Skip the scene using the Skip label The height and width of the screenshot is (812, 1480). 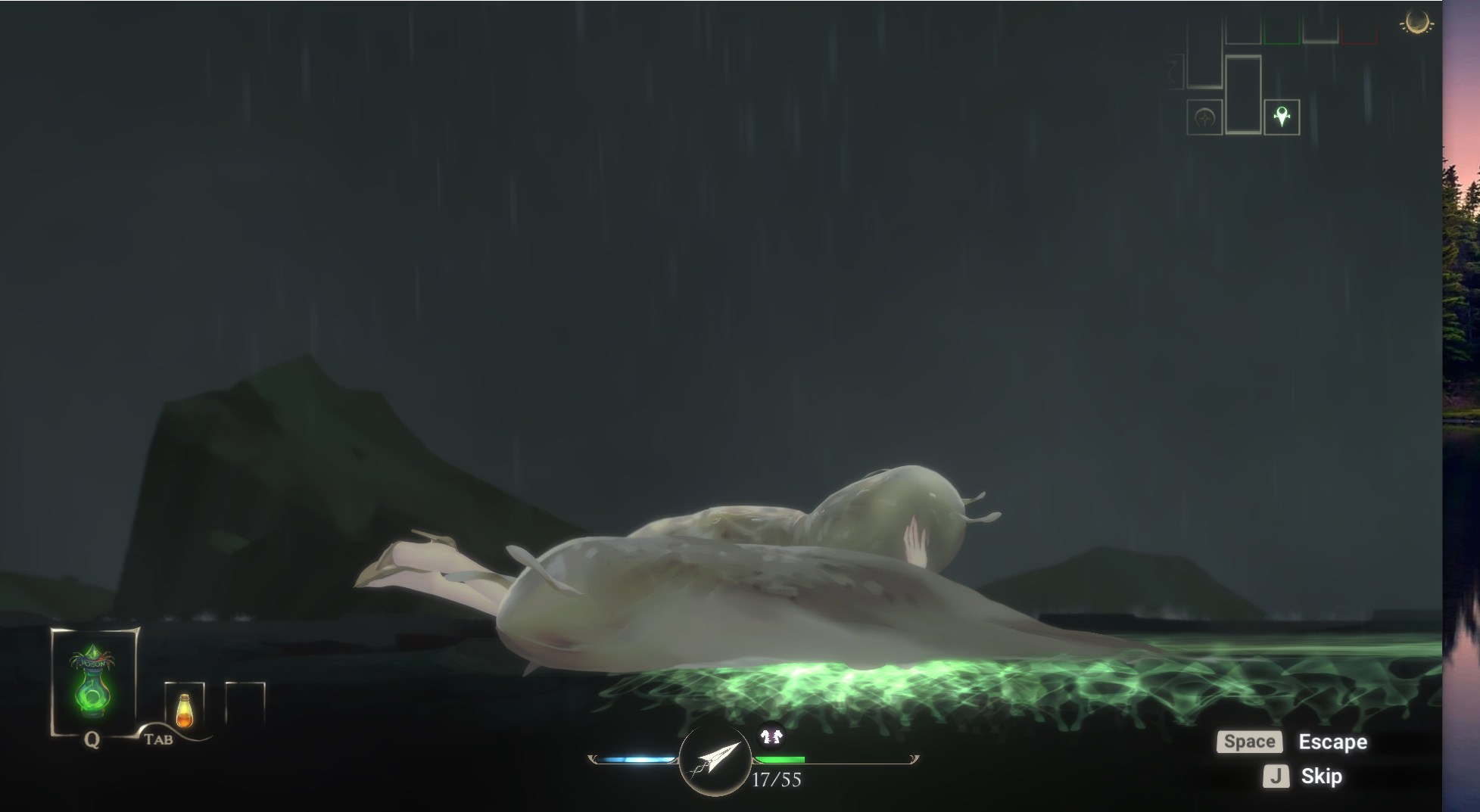coord(1321,776)
